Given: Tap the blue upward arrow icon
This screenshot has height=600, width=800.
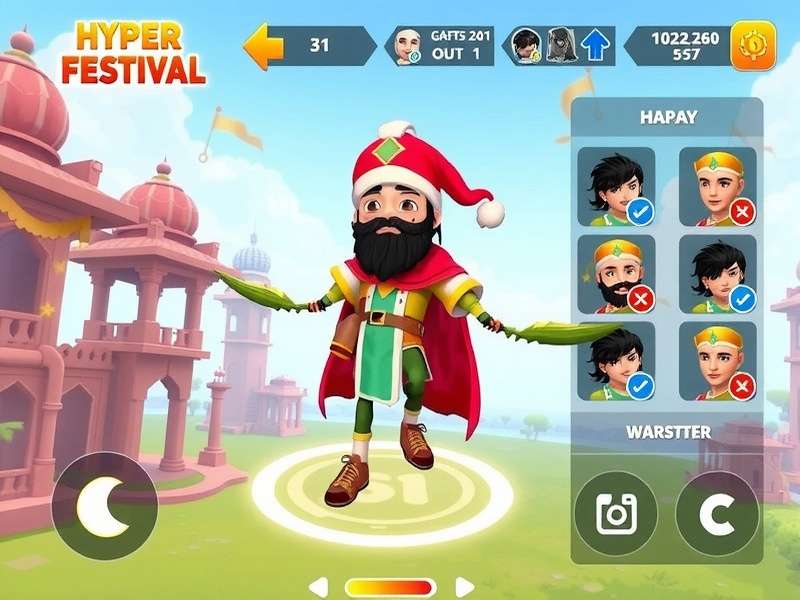Looking at the screenshot, I should click(595, 47).
